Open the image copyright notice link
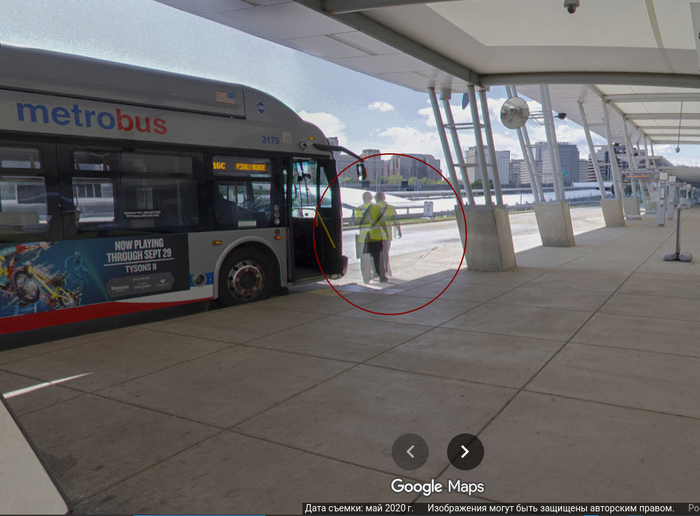This screenshot has width=700, height=516. [550, 508]
